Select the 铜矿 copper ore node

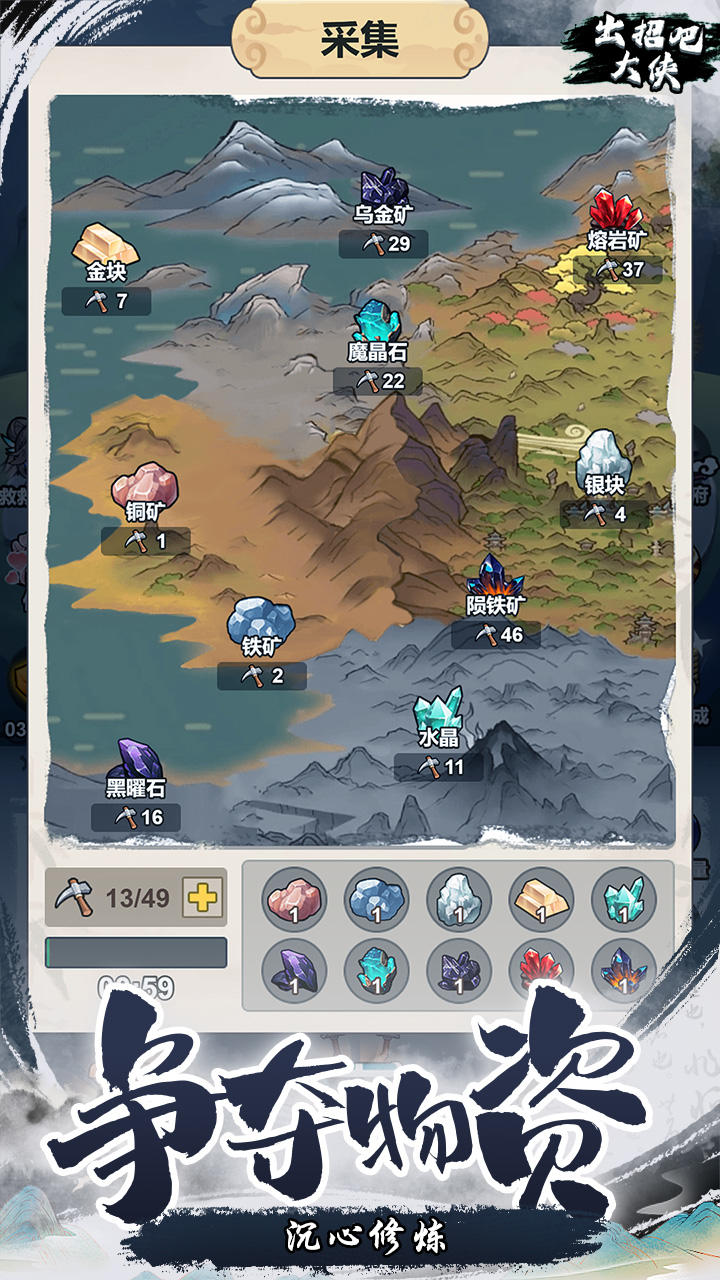(145, 487)
